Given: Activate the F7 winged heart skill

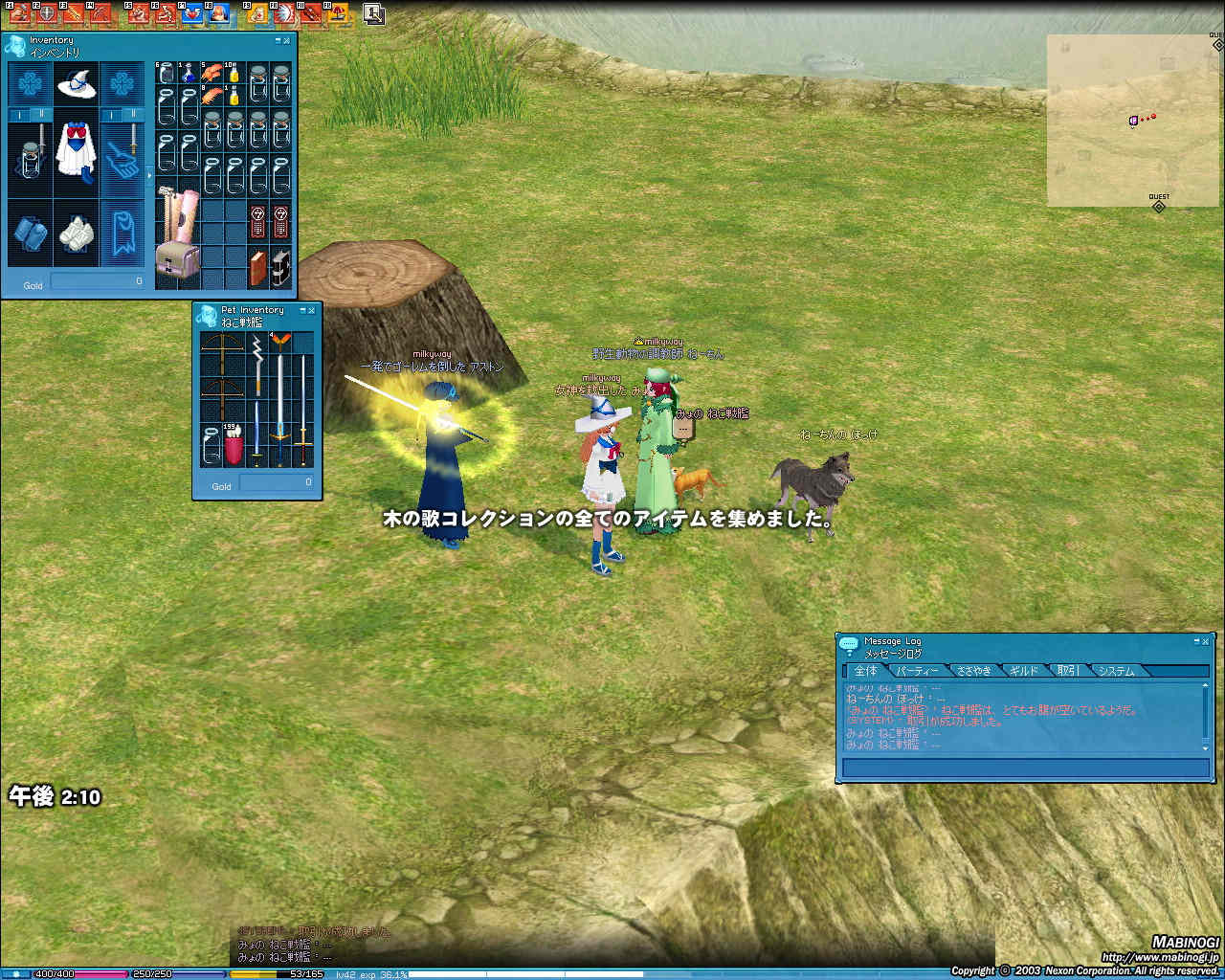Looking at the screenshot, I should coord(192,13).
